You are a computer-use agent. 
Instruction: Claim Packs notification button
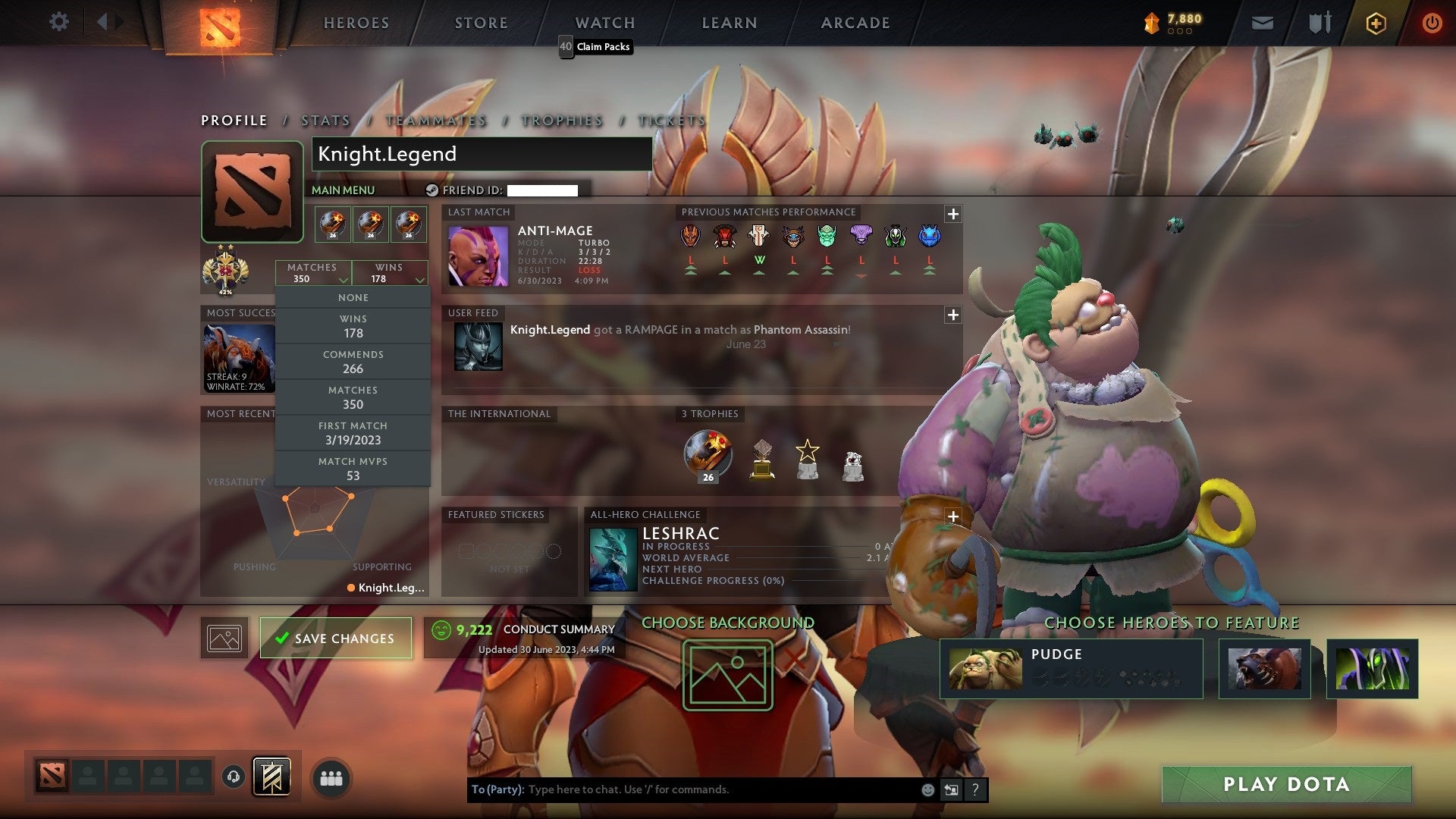point(595,47)
